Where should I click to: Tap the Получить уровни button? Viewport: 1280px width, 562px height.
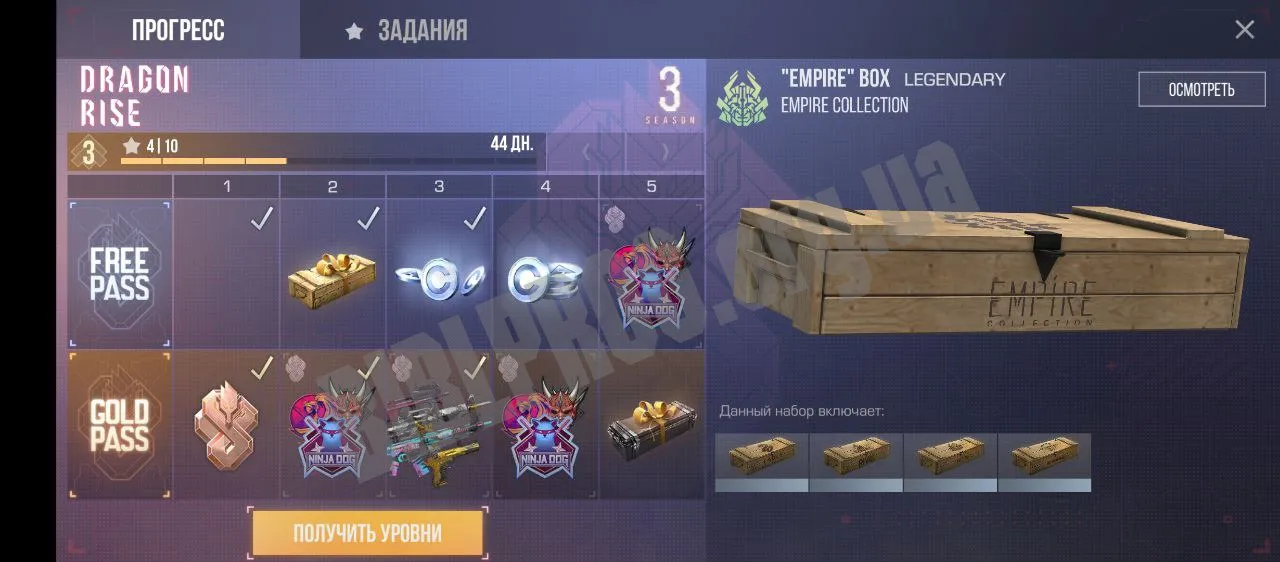point(367,533)
